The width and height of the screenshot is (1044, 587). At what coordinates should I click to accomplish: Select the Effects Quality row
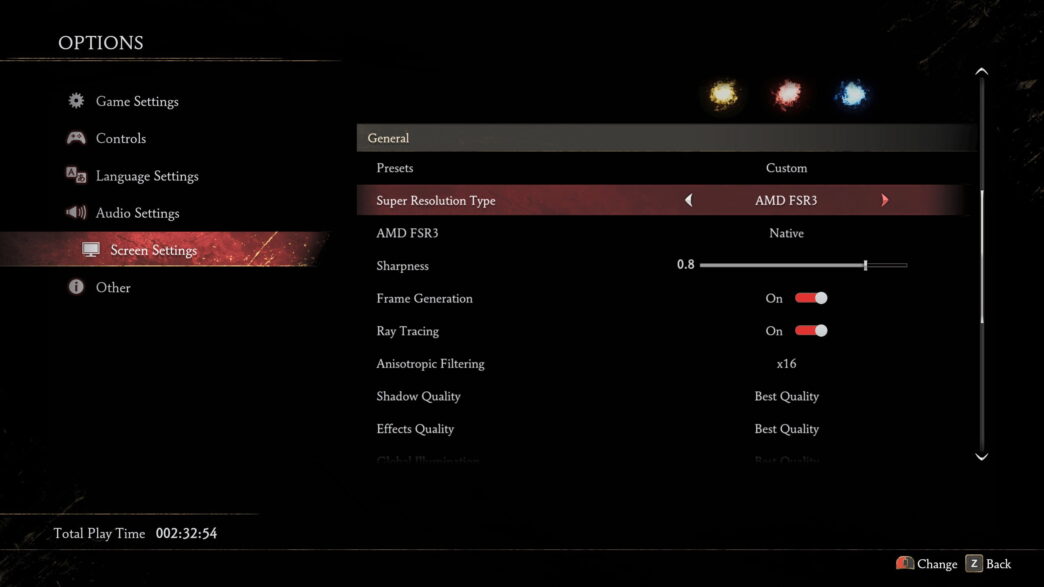pos(660,429)
